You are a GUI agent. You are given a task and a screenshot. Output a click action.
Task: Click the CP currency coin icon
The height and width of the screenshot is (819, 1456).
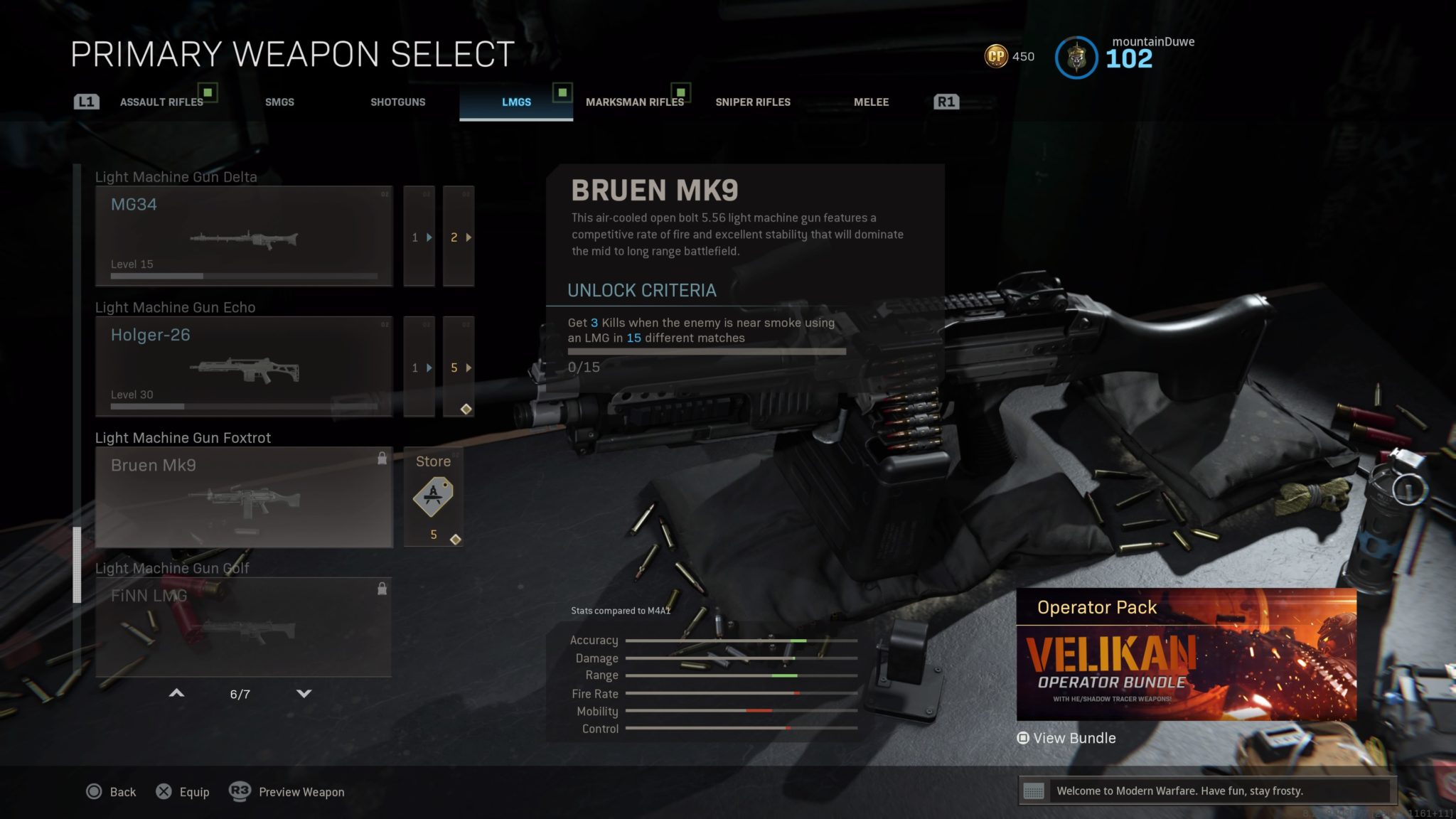pos(998,55)
